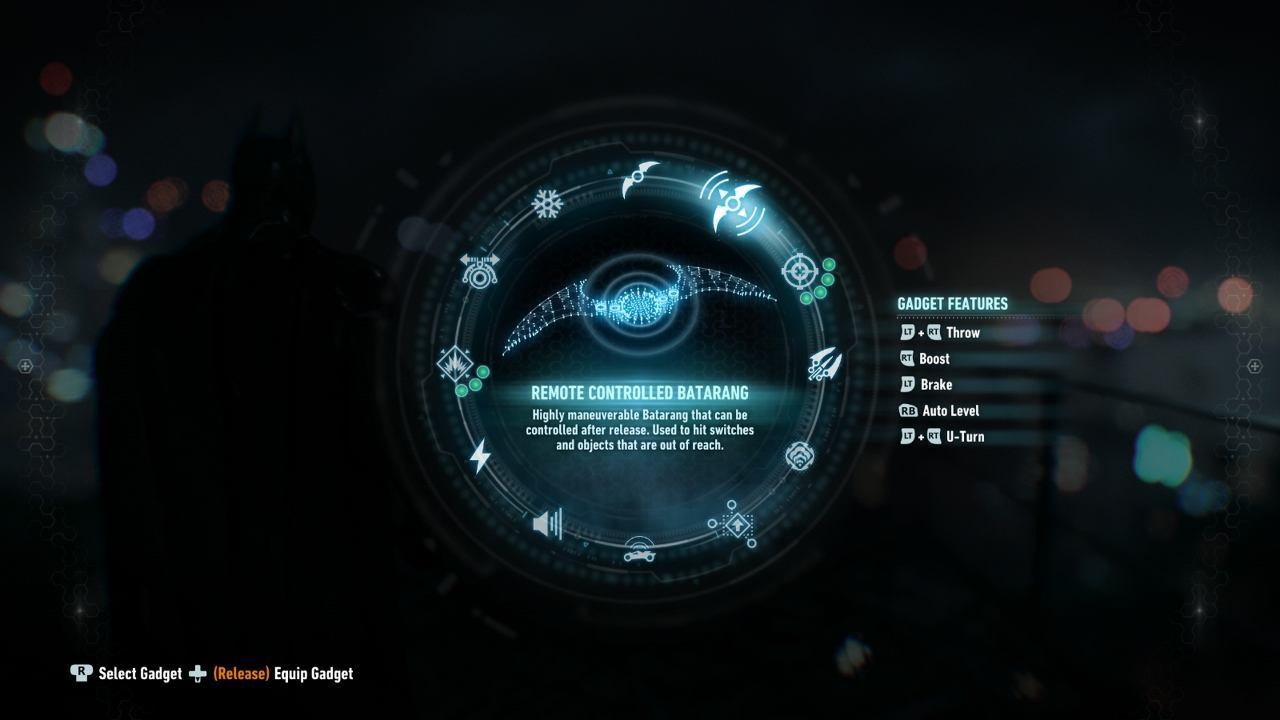Screen dimensions: 1280x720
Task: Select the Disruptor crosshair gadget icon
Action: point(799,268)
